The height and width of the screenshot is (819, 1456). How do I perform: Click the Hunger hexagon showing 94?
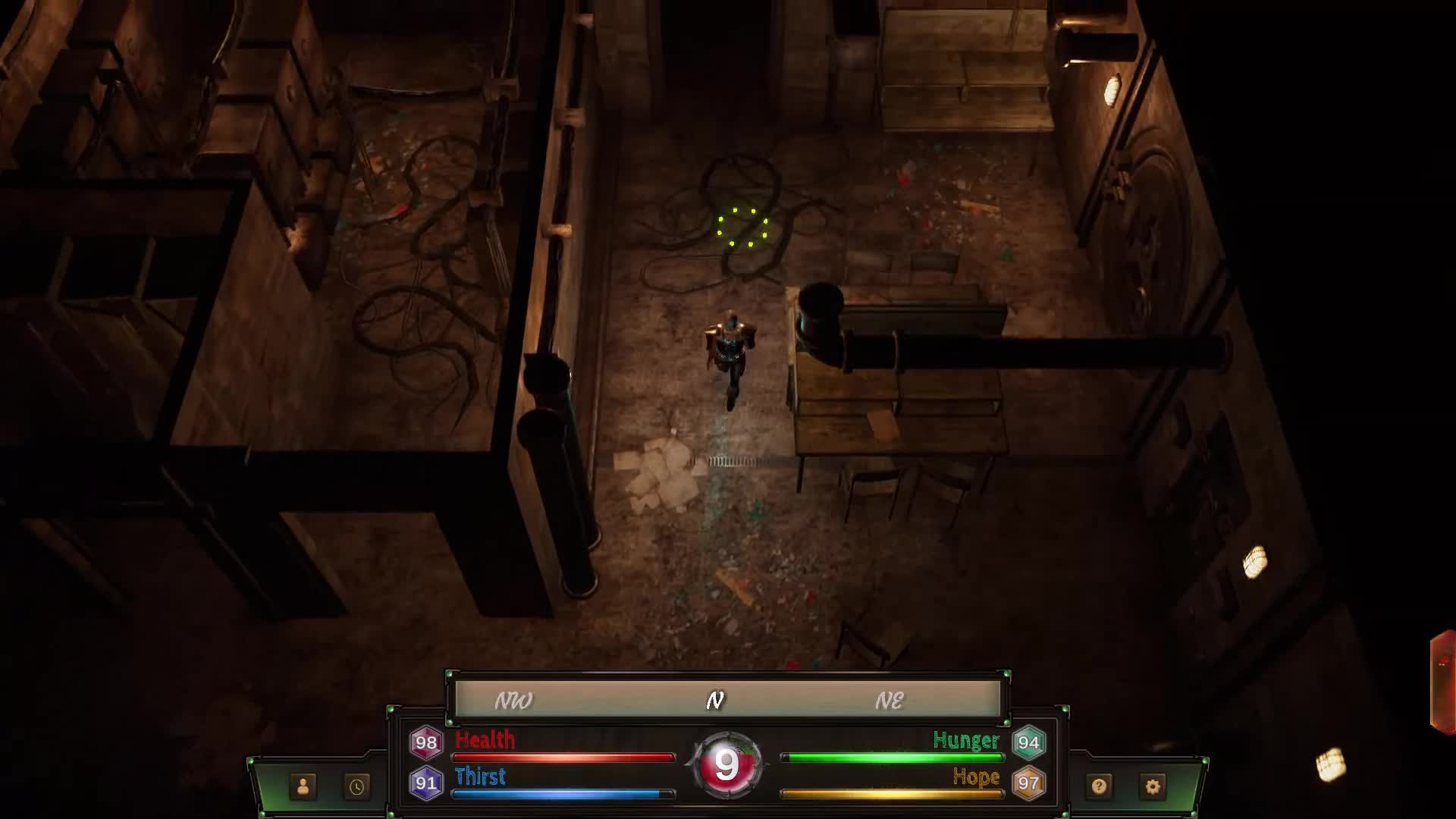point(1031,741)
